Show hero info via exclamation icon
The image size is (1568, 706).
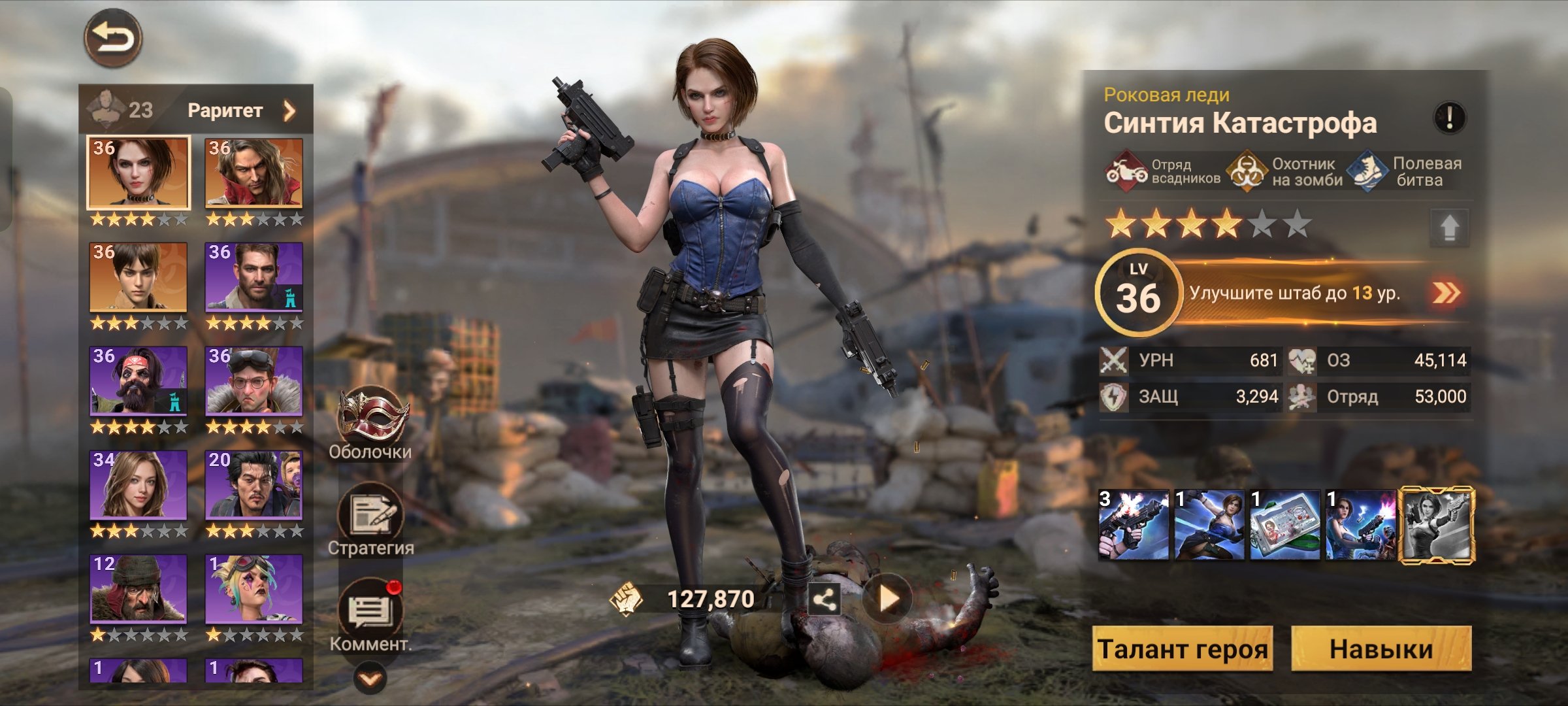(1449, 118)
